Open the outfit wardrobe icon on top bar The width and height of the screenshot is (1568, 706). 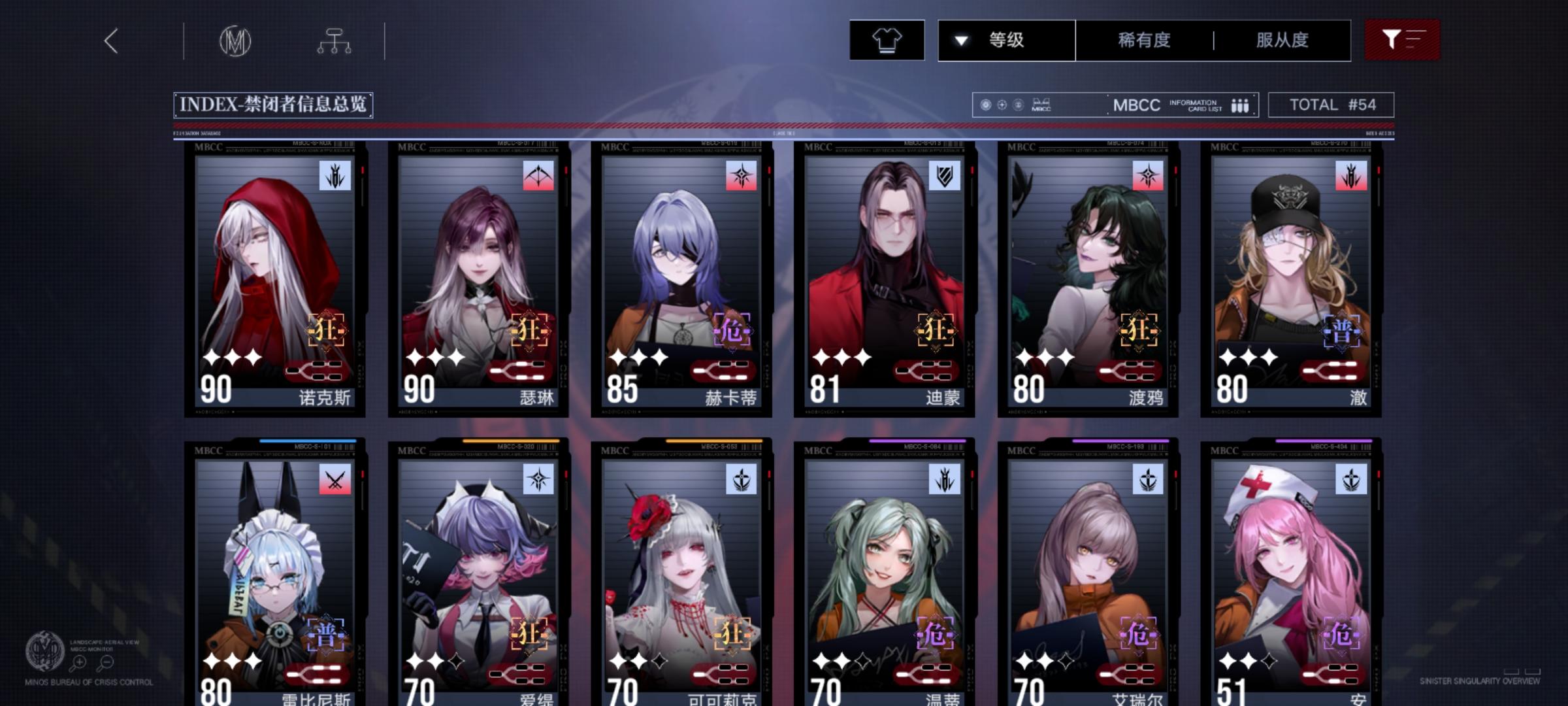[x=886, y=40]
